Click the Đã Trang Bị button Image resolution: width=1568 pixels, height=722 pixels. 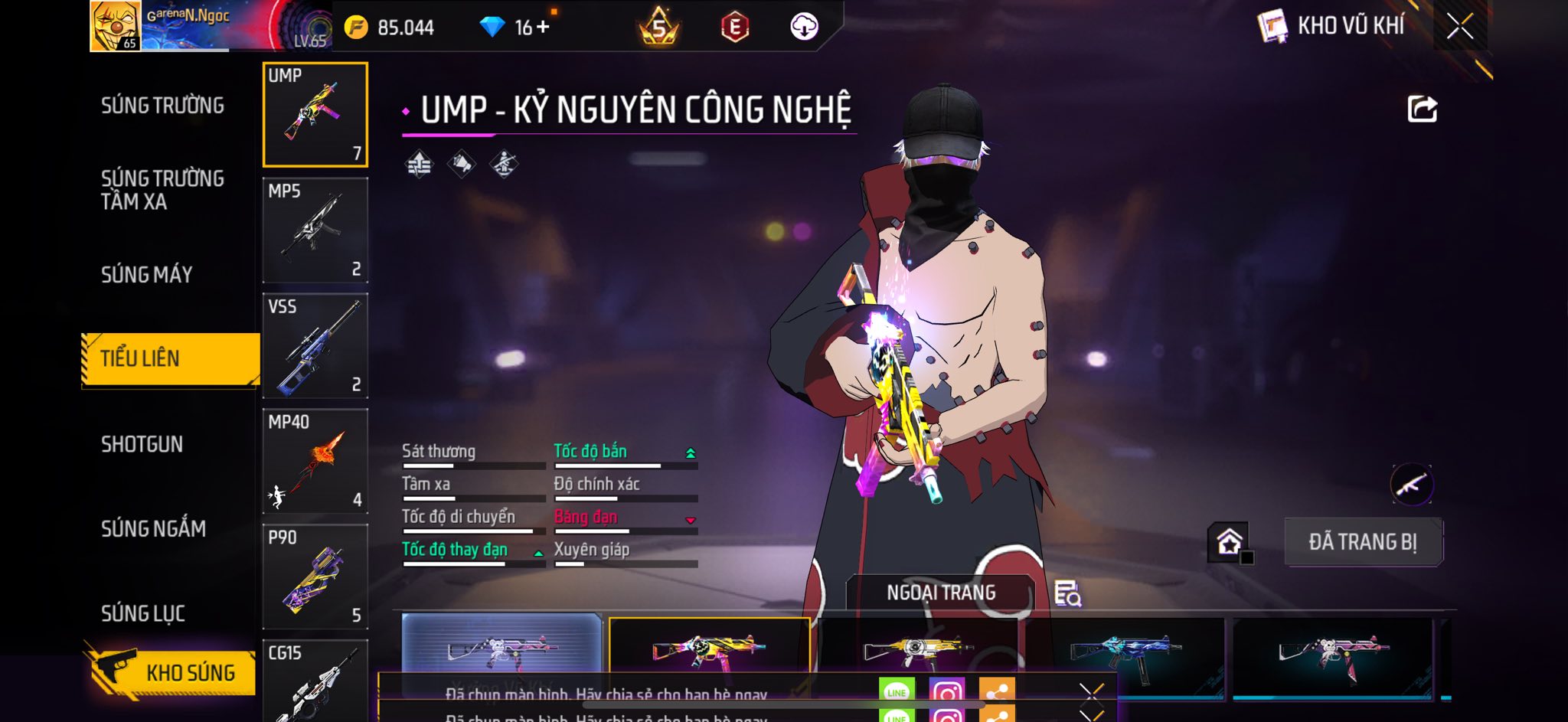[x=1363, y=542]
